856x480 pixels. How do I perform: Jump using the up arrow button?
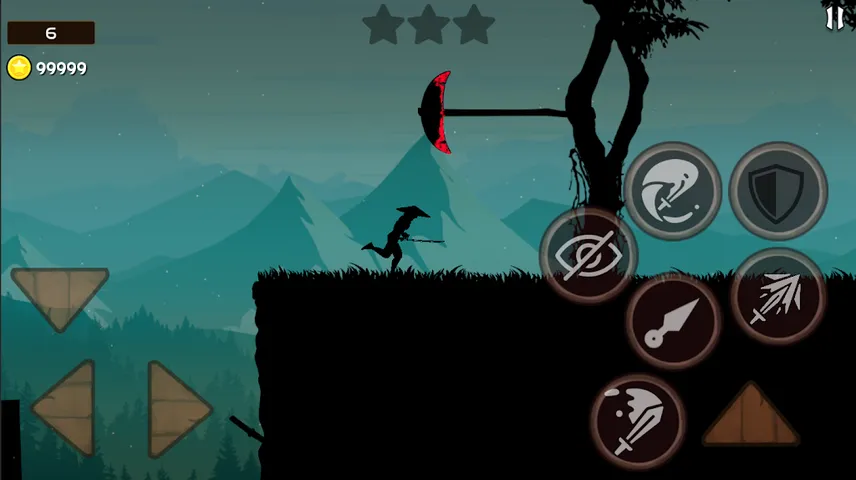pos(750,416)
